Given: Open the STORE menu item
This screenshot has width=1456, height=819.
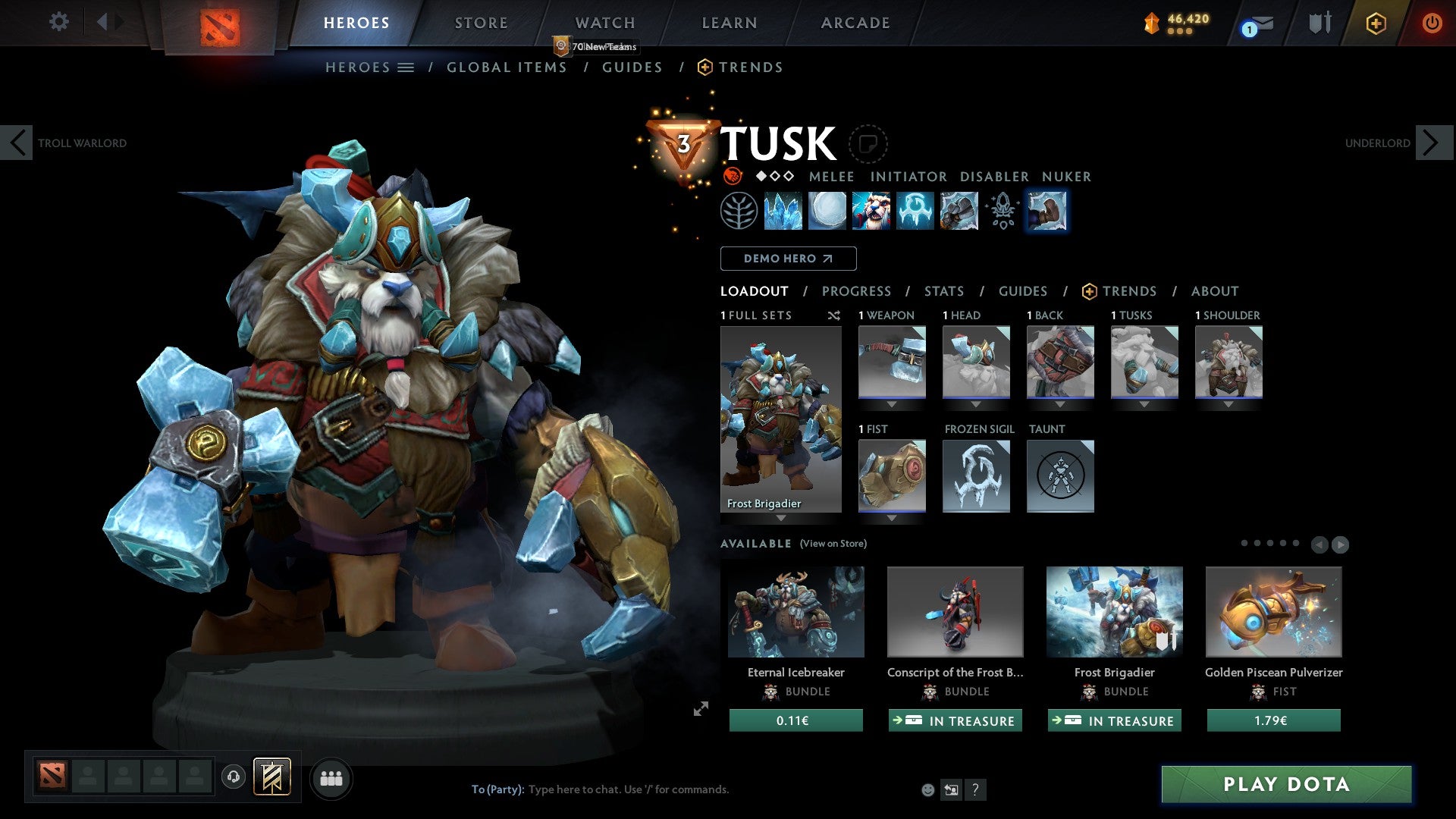Looking at the screenshot, I should point(480,23).
